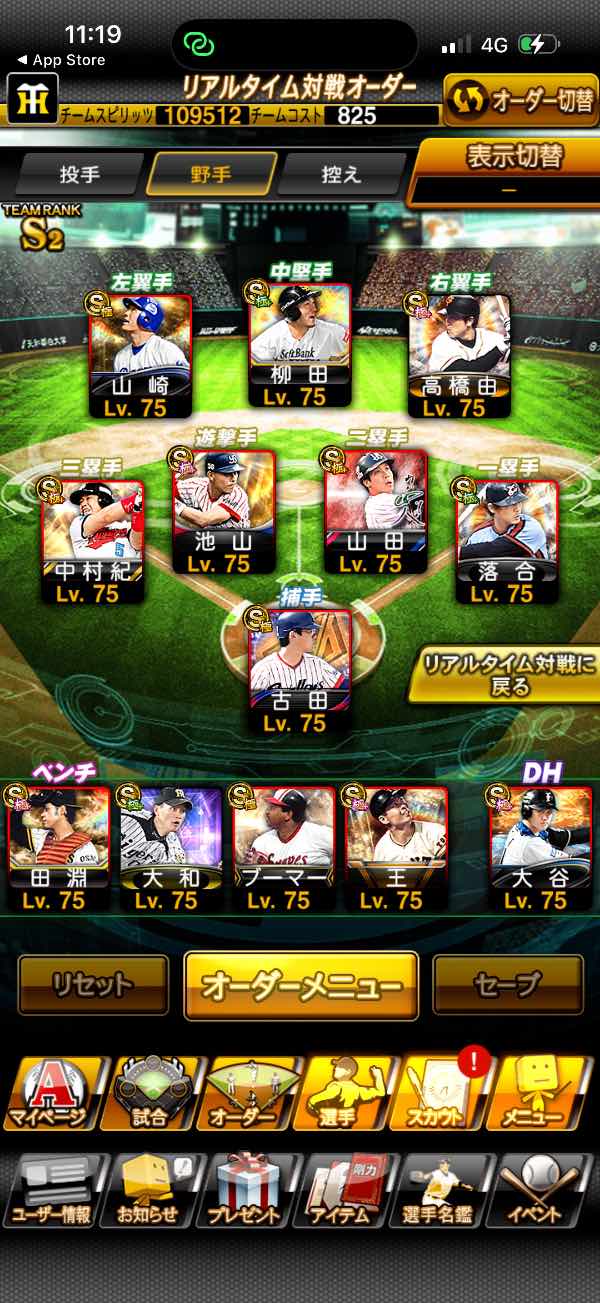Choose center fielder 柳田 card
The width and height of the screenshot is (600, 1303).
300,345
